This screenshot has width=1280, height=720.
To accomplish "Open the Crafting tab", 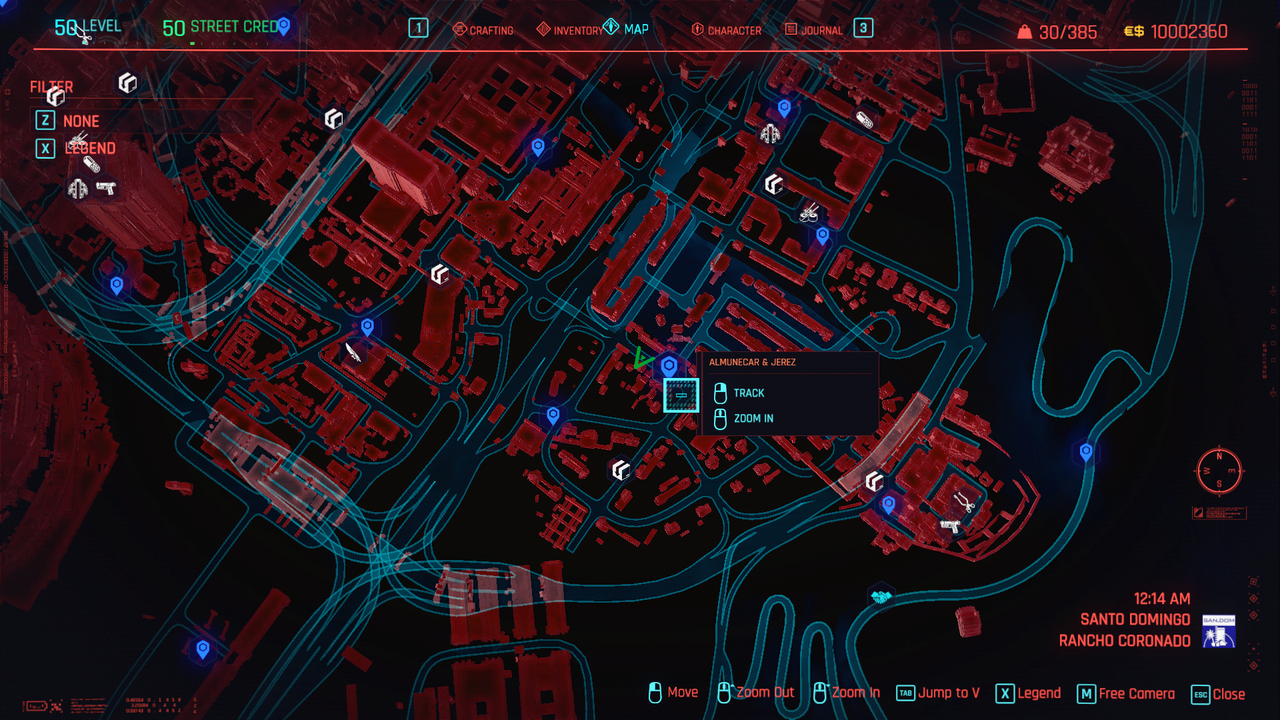I will click(x=483, y=30).
